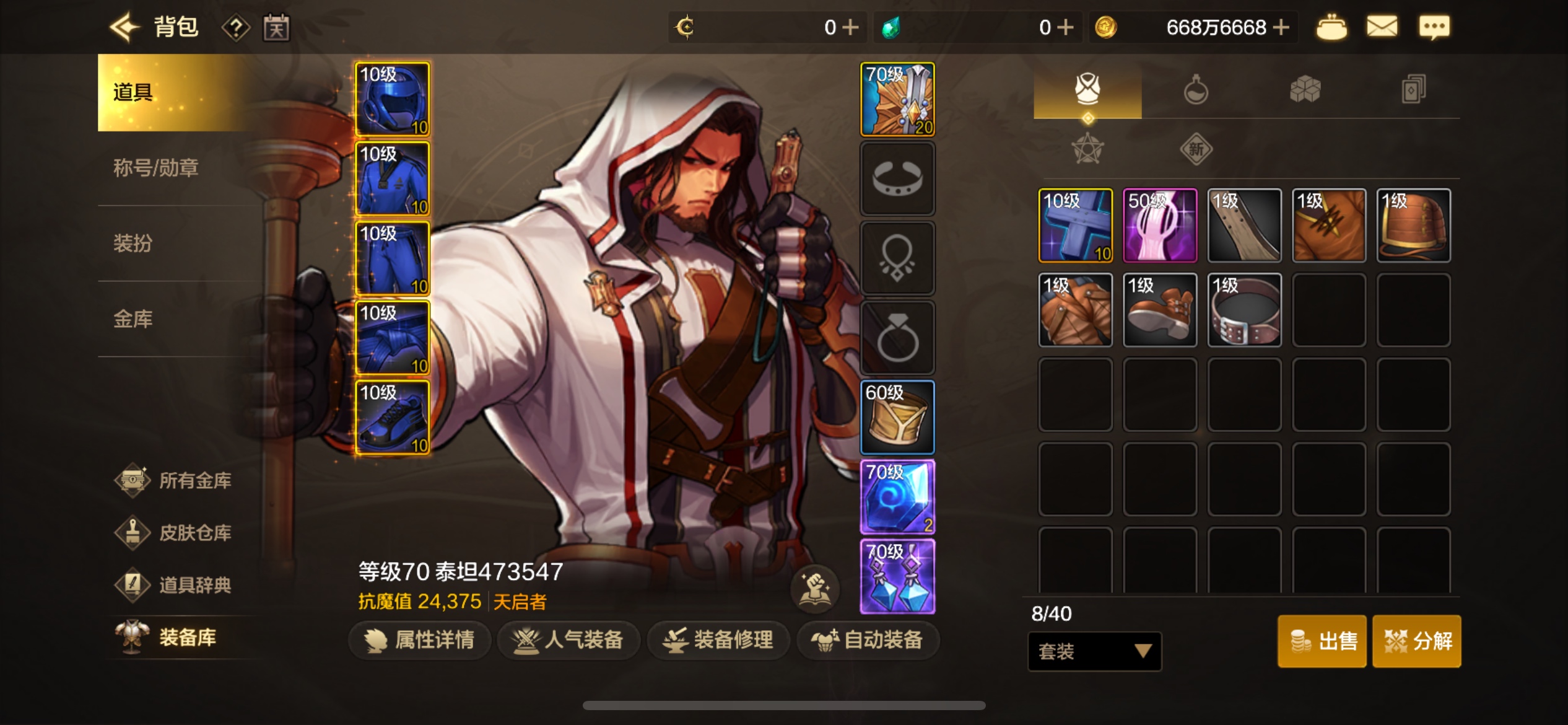The width and height of the screenshot is (1568, 725).
Task: Click the 出售 sell button
Action: 1322,641
